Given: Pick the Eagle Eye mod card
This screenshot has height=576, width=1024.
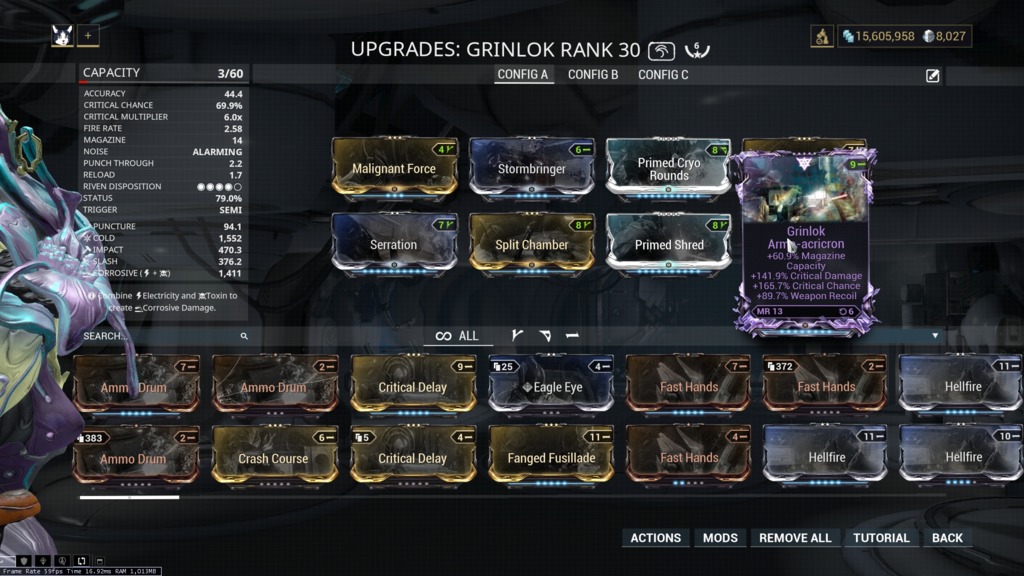Looking at the screenshot, I should click(551, 387).
